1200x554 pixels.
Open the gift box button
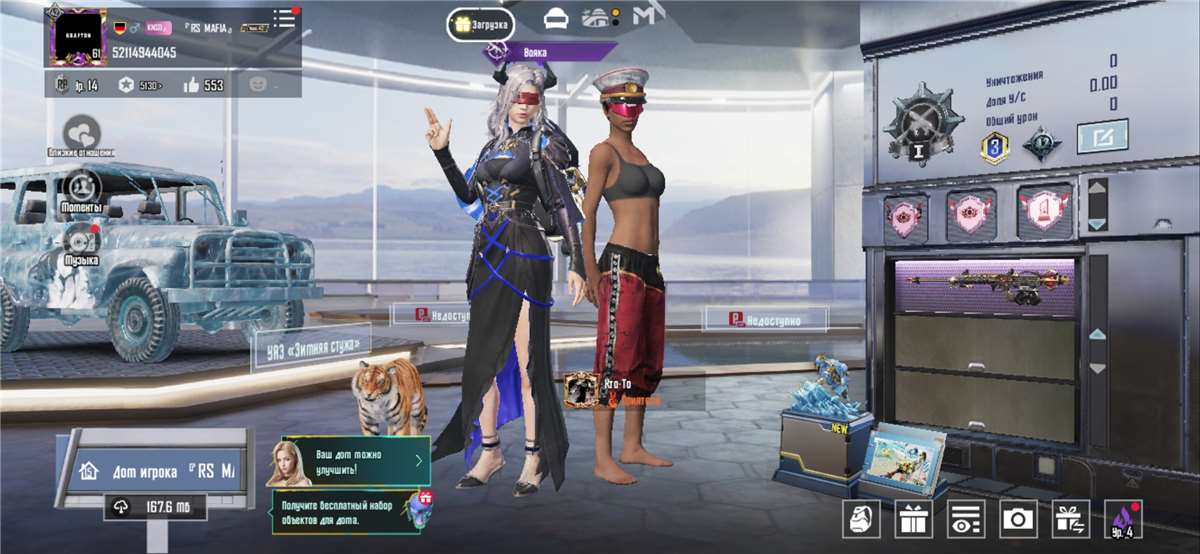tap(913, 518)
